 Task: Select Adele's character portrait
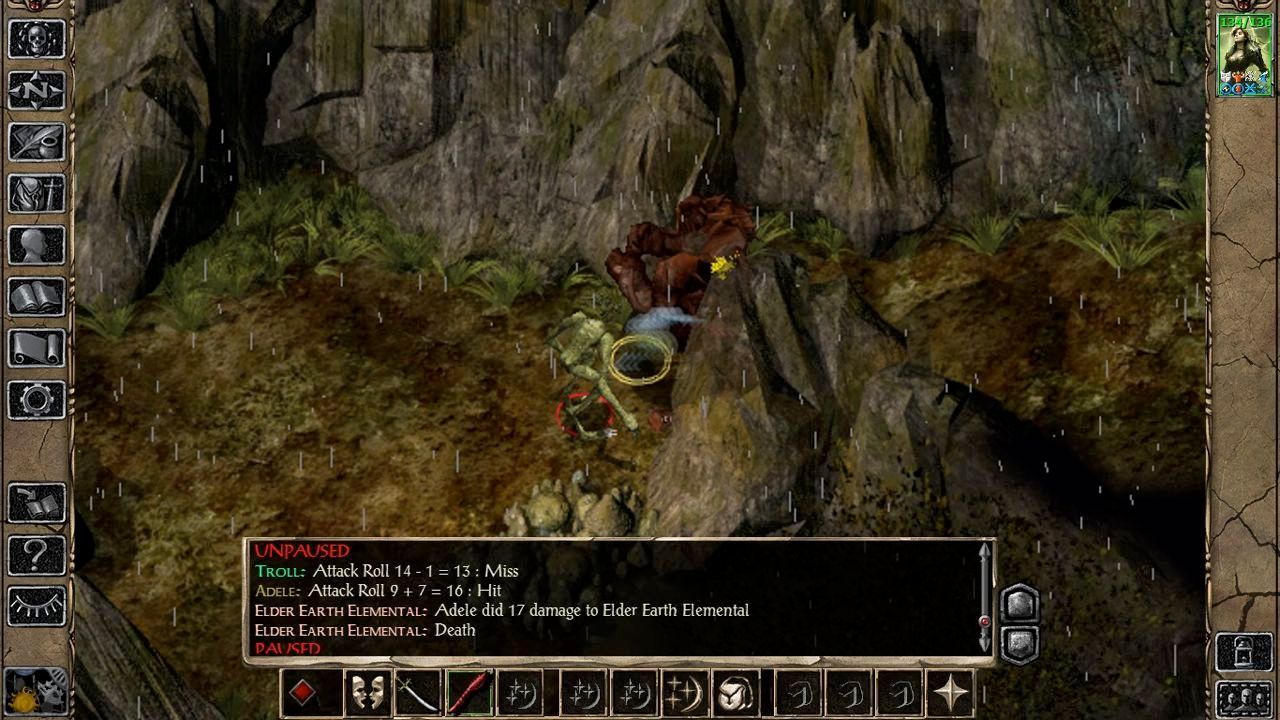coord(1244,55)
